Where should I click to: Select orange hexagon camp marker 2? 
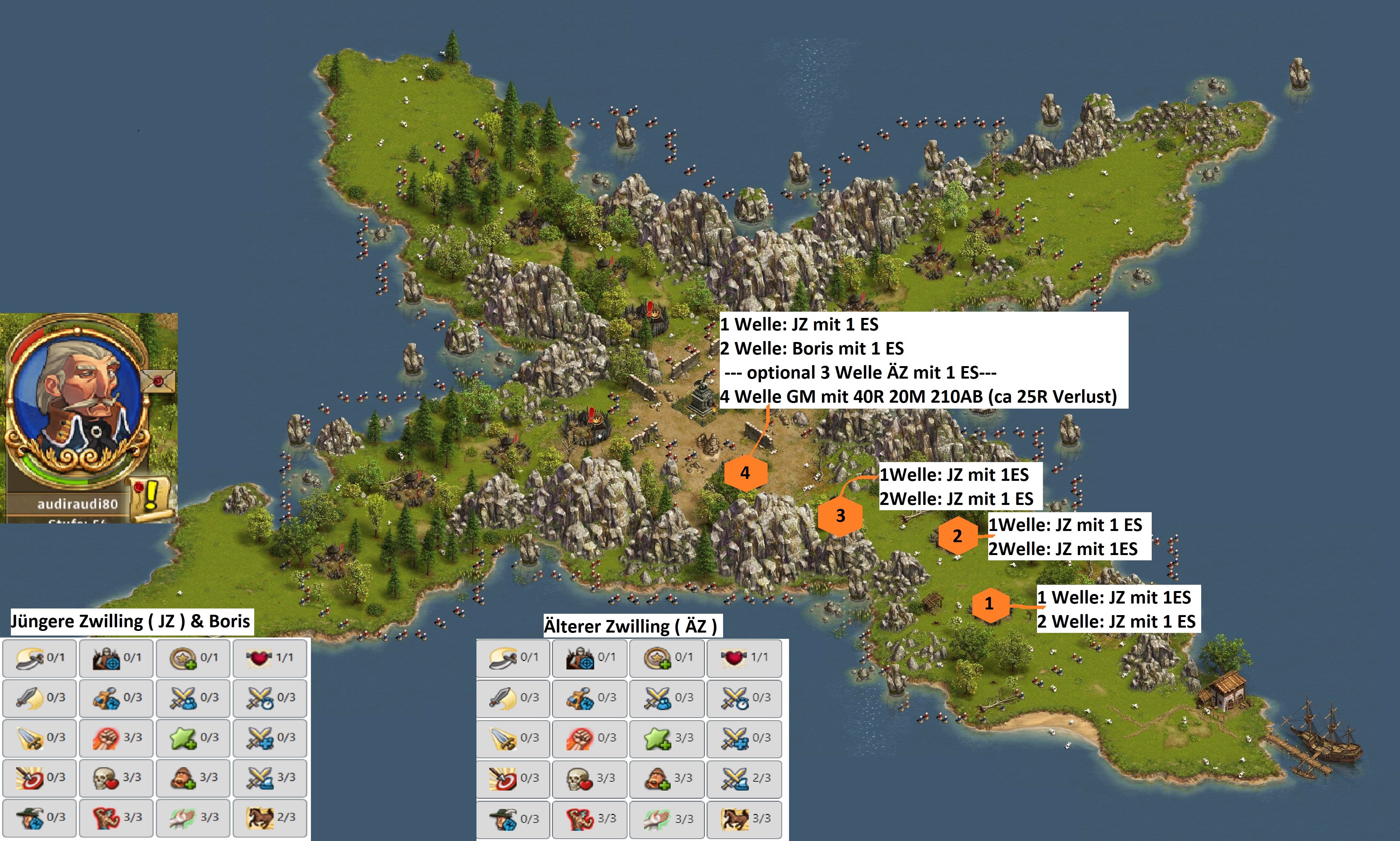coord(957,536)
